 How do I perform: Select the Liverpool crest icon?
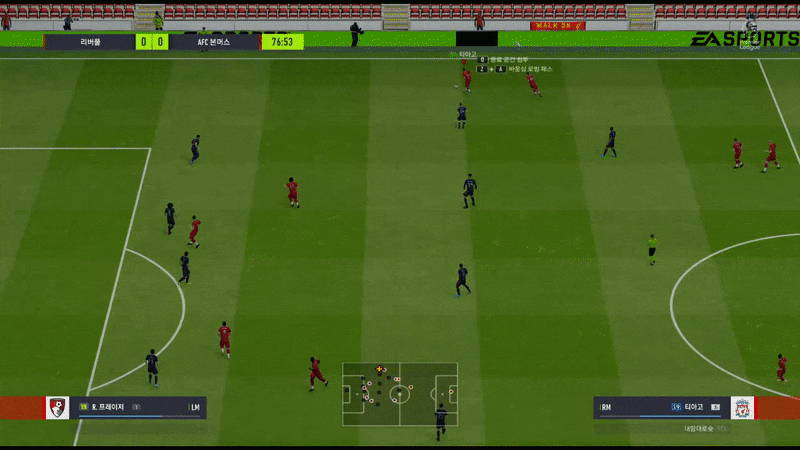click(x=742, y=408)
